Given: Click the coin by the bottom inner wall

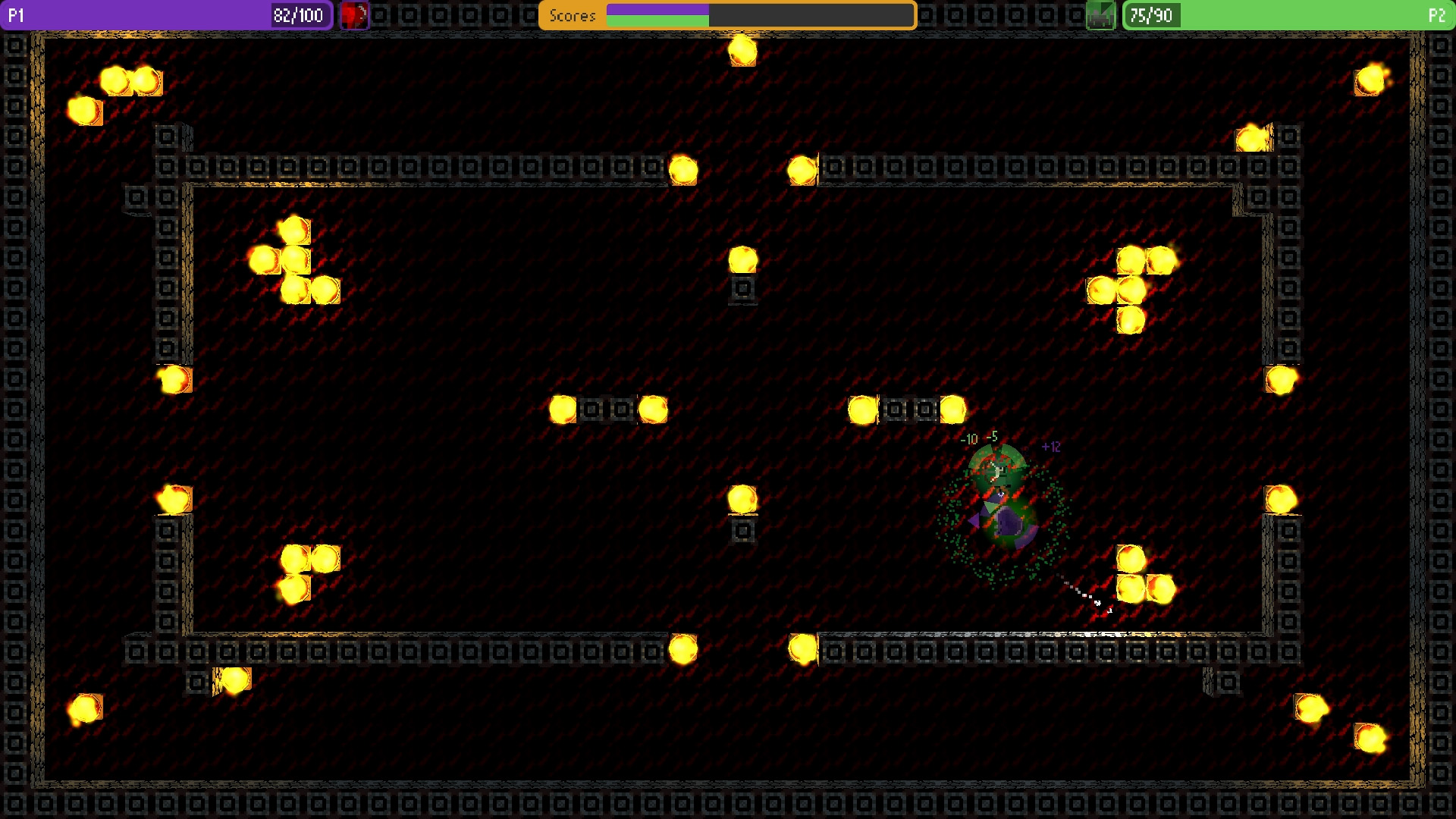Looking at the screenshot, I should pyautogui.click(x=682, y=648).
